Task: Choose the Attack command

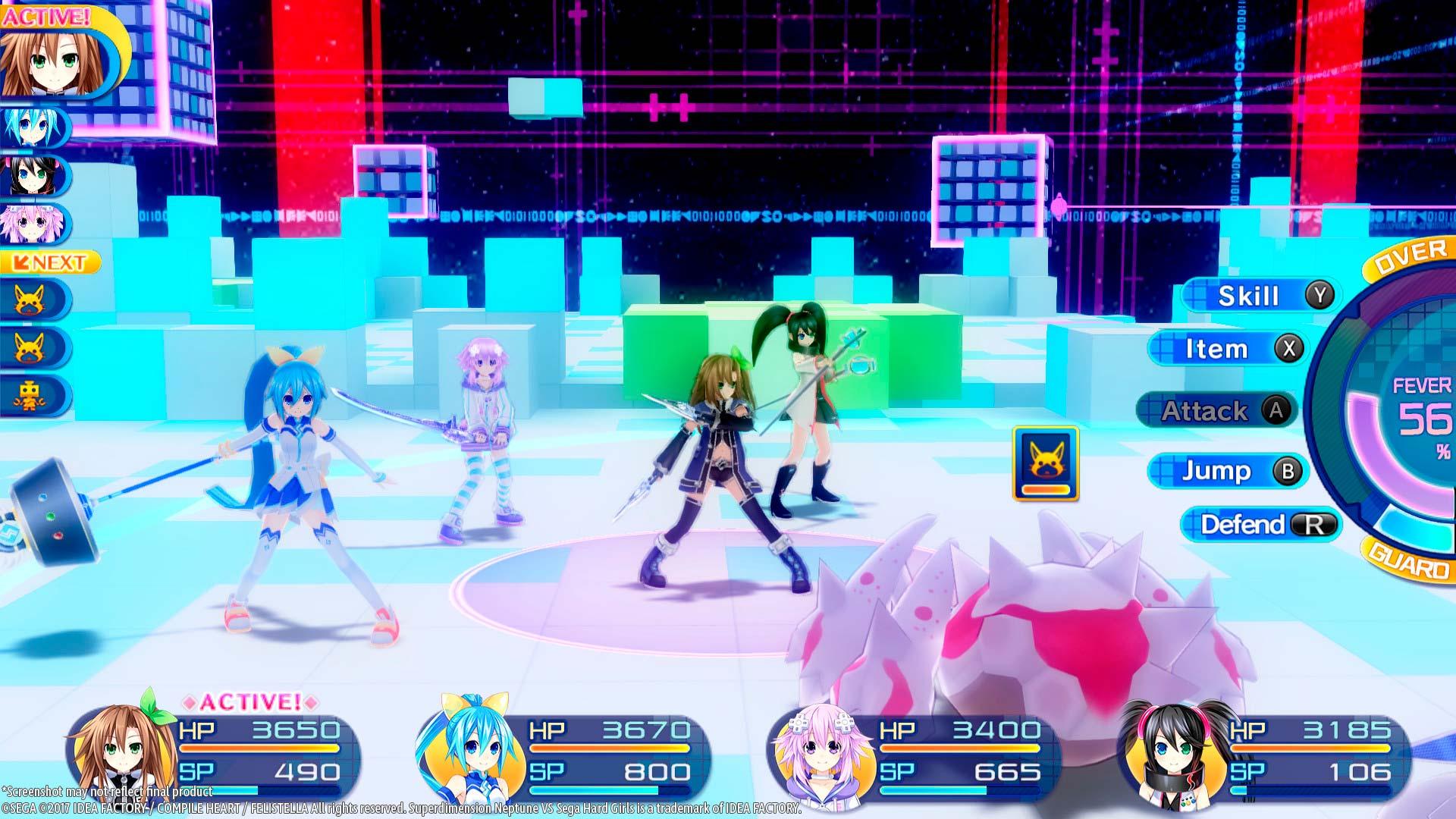Action: (1216, 411)
